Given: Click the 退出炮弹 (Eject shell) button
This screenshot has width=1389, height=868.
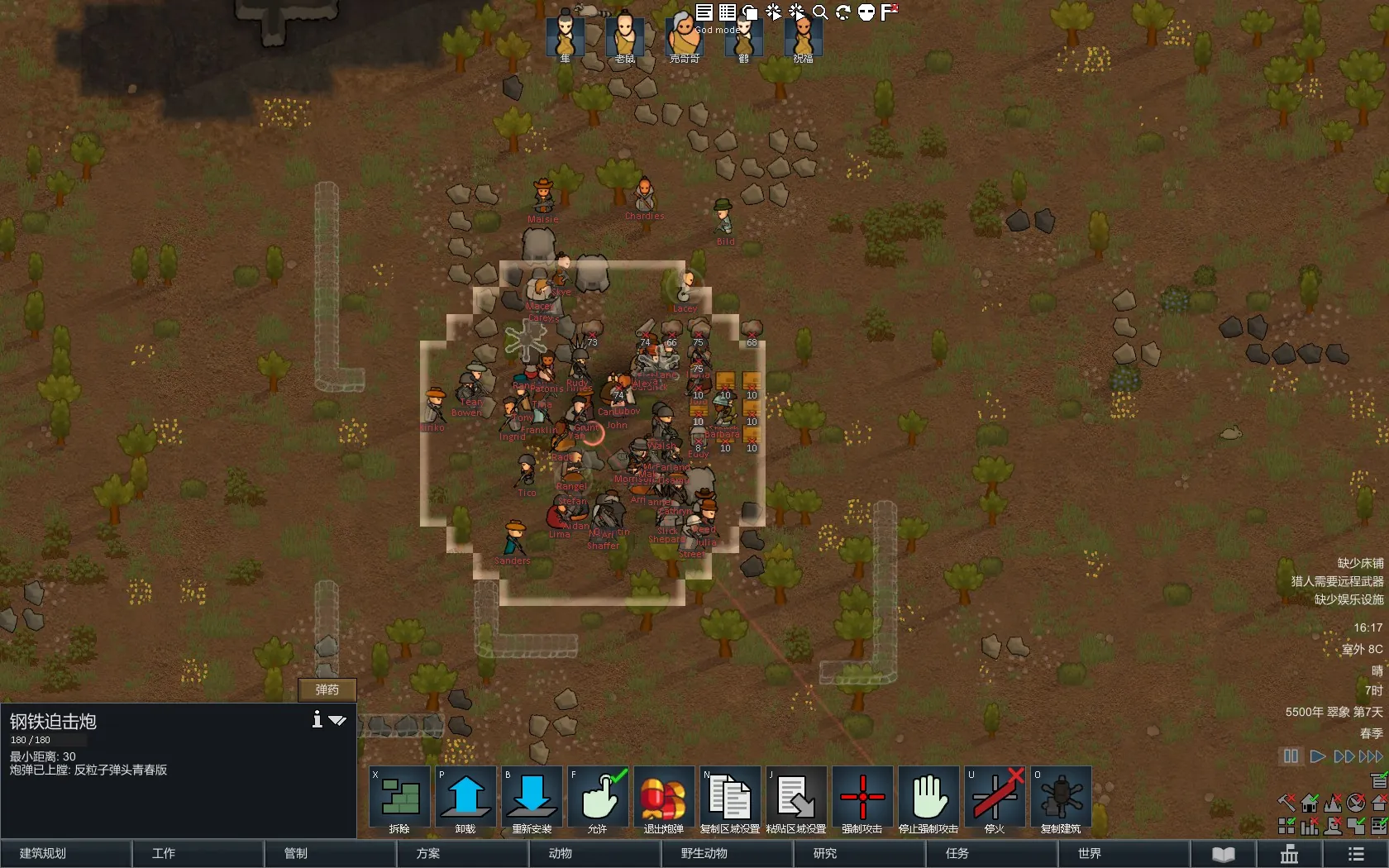Looking at the screenshot, I should tap(664, 797).
